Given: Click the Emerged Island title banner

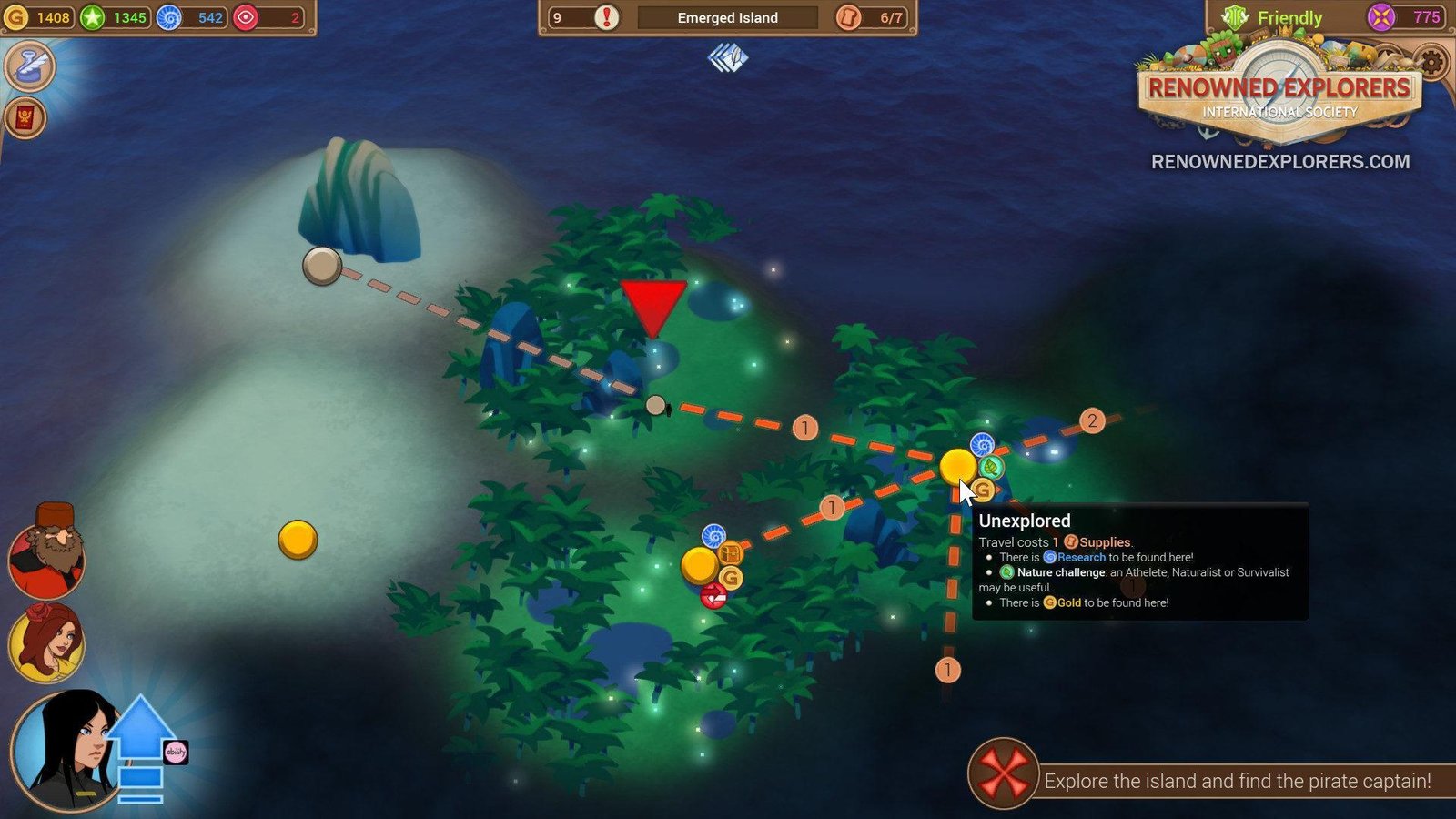Looking at the screenshot, I should click(x=727, y=17).
